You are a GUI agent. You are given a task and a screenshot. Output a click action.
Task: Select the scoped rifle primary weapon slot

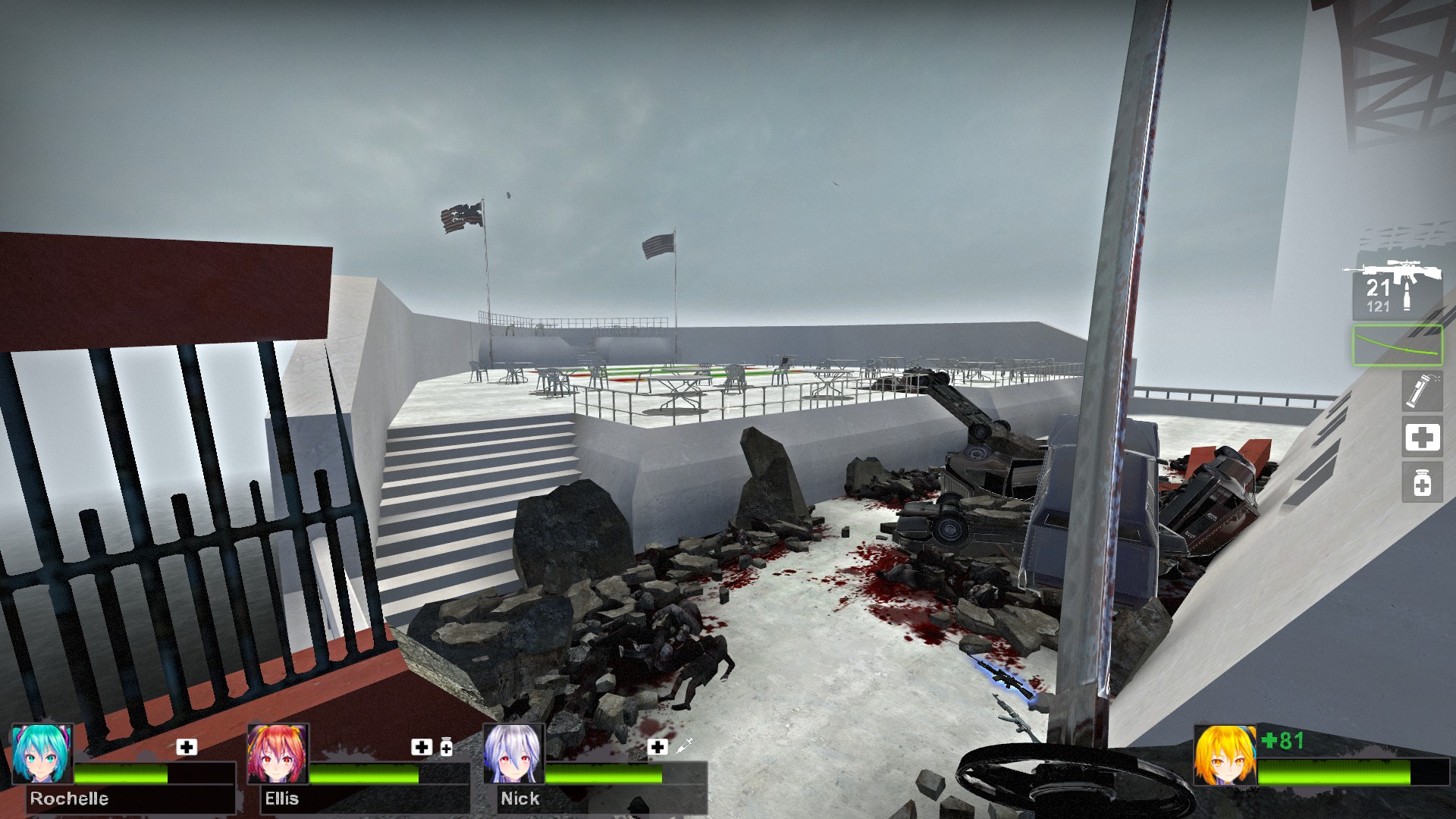coord(1394,288)
